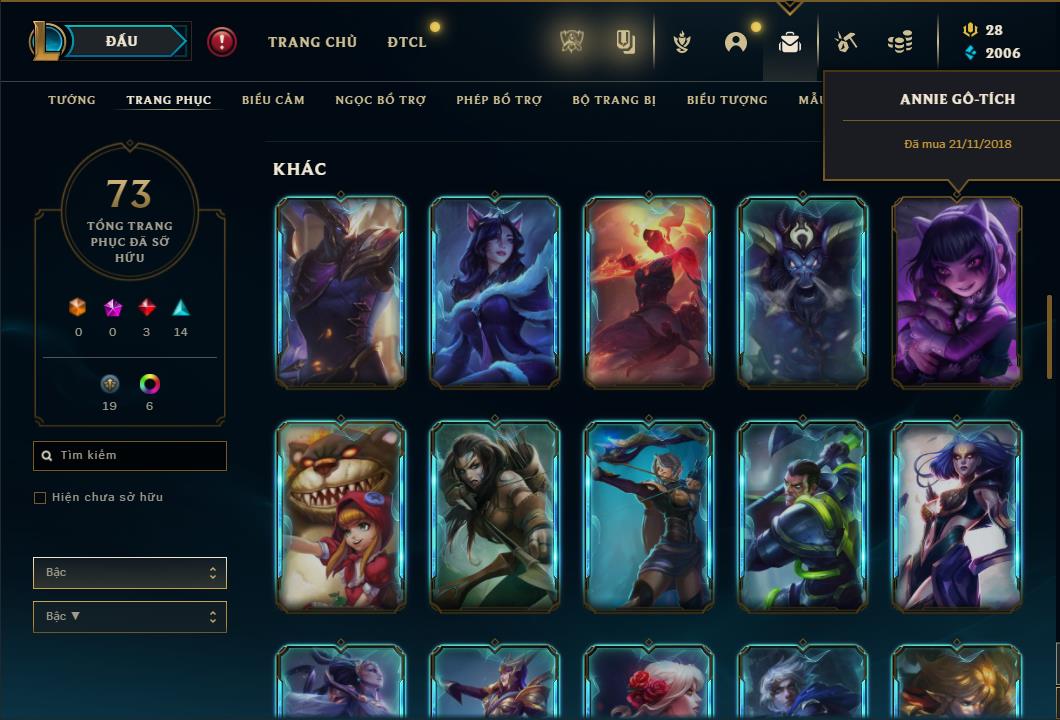Show the BỘ TRANG BỊ tab

[x=614, y=100]
